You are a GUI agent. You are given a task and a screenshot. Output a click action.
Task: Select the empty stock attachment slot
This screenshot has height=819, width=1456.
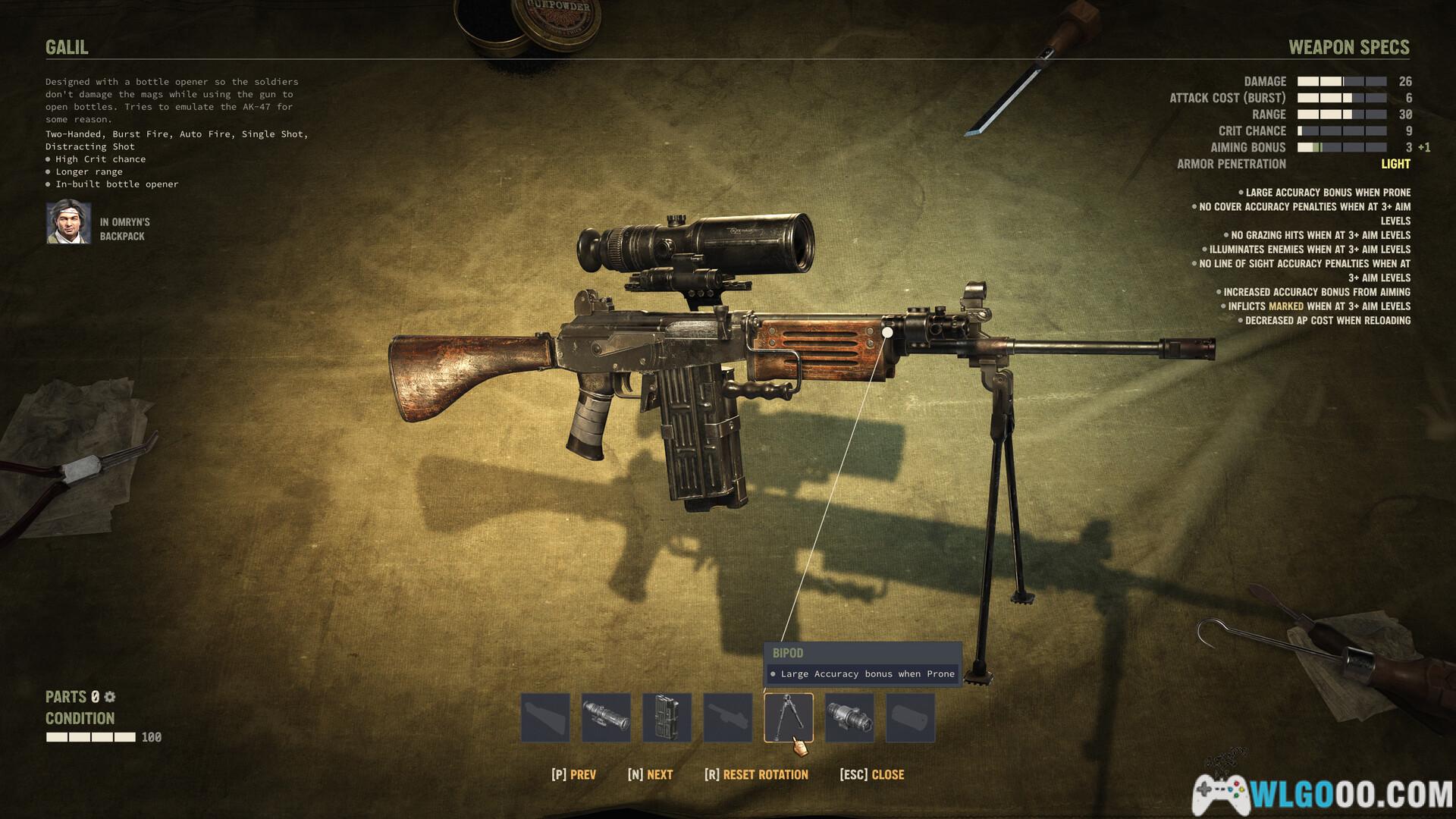[x=545, y=717]
